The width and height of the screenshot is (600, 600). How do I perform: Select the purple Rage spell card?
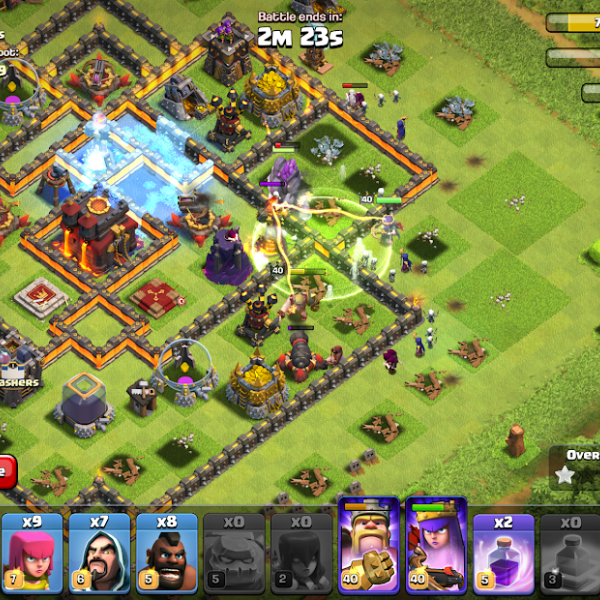[x=504, y=553]
